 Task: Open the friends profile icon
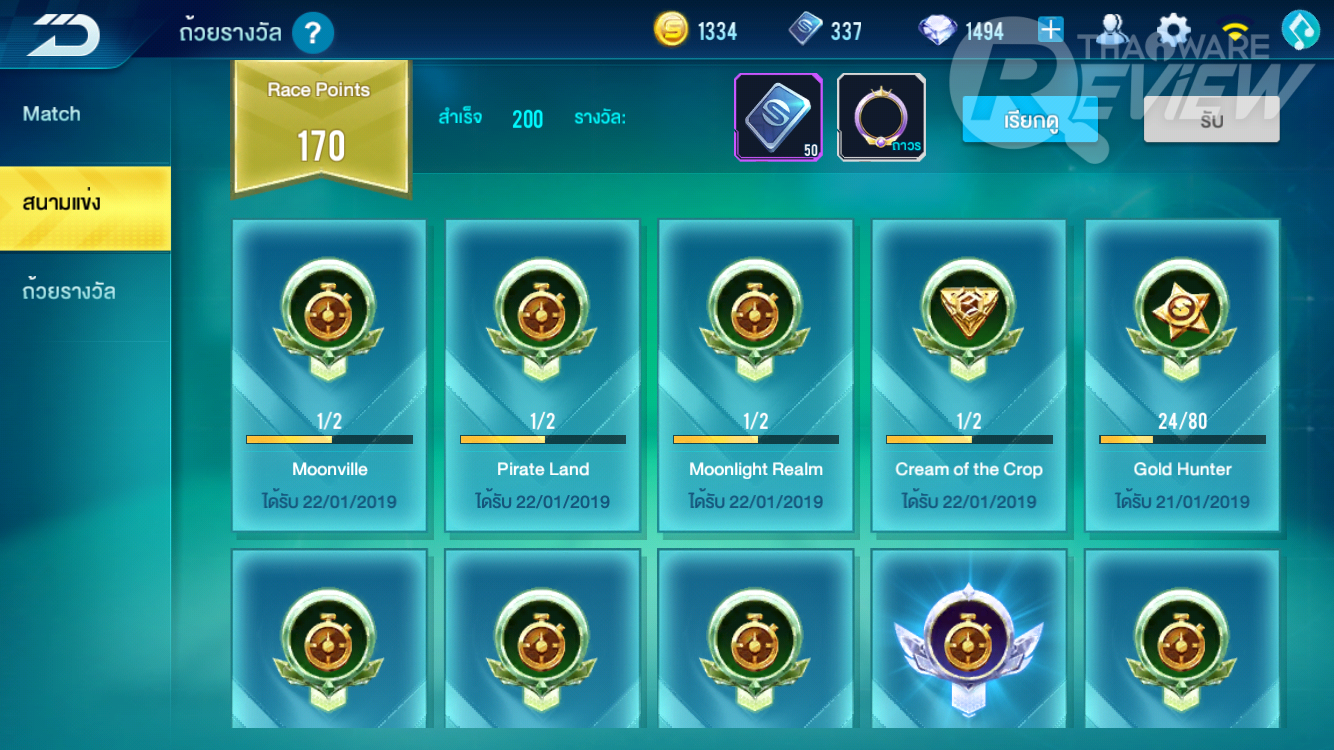[1111, 30]
